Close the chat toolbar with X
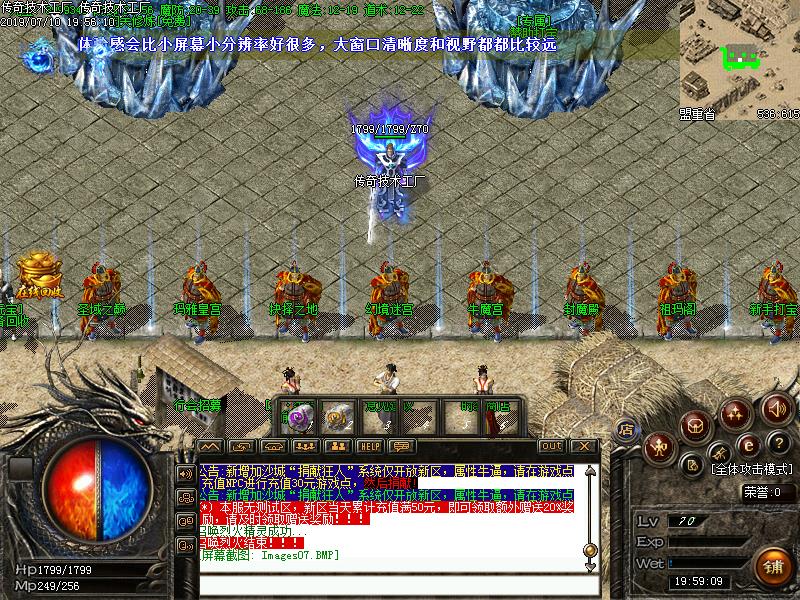The width and height of the screenshot is (800, 600). (x=583, y=446)
